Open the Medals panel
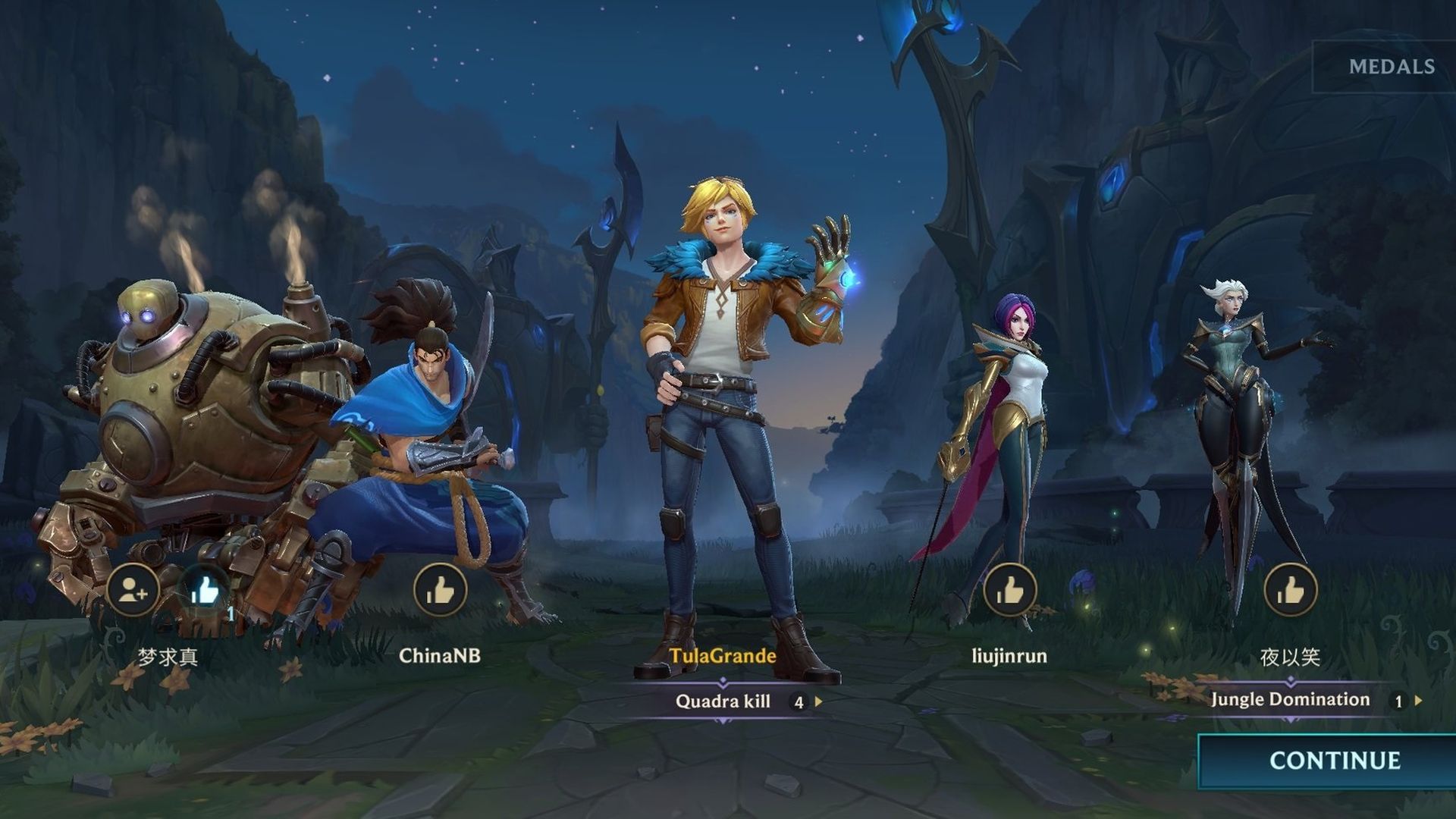This screenshot has width=1456, height=819. (x=1391, y=67)
